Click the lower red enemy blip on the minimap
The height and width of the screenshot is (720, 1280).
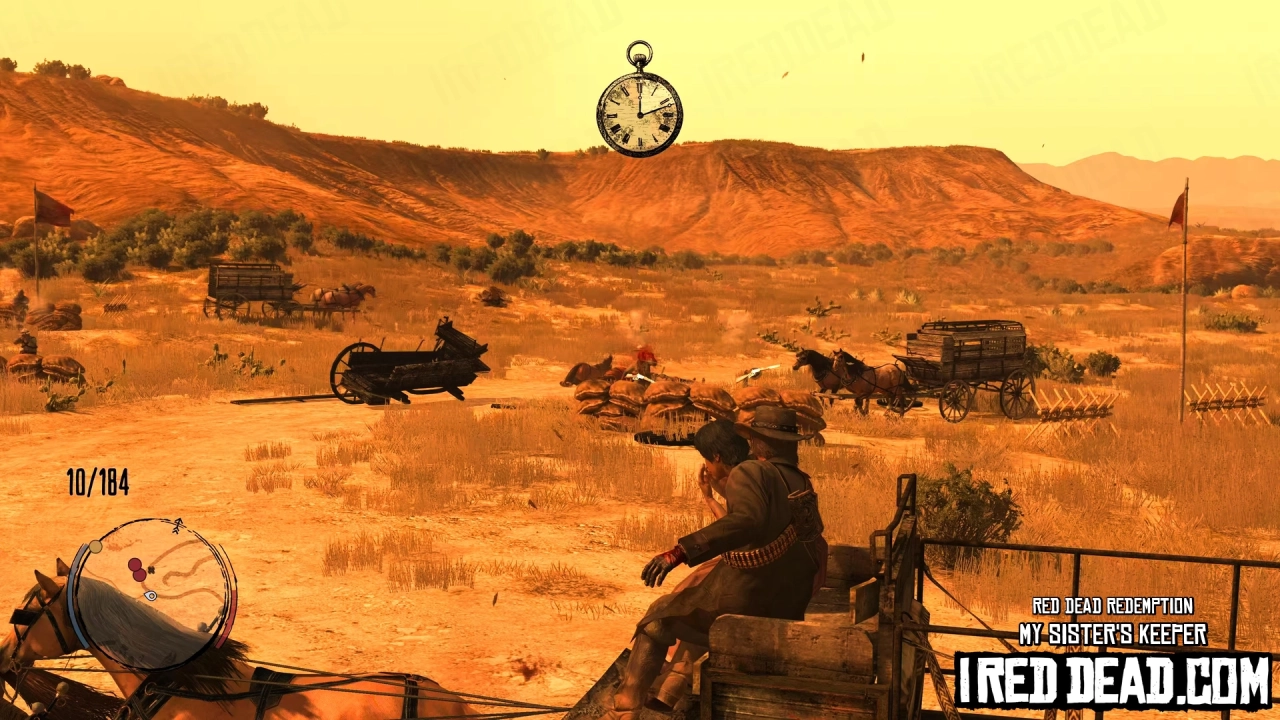139,574
